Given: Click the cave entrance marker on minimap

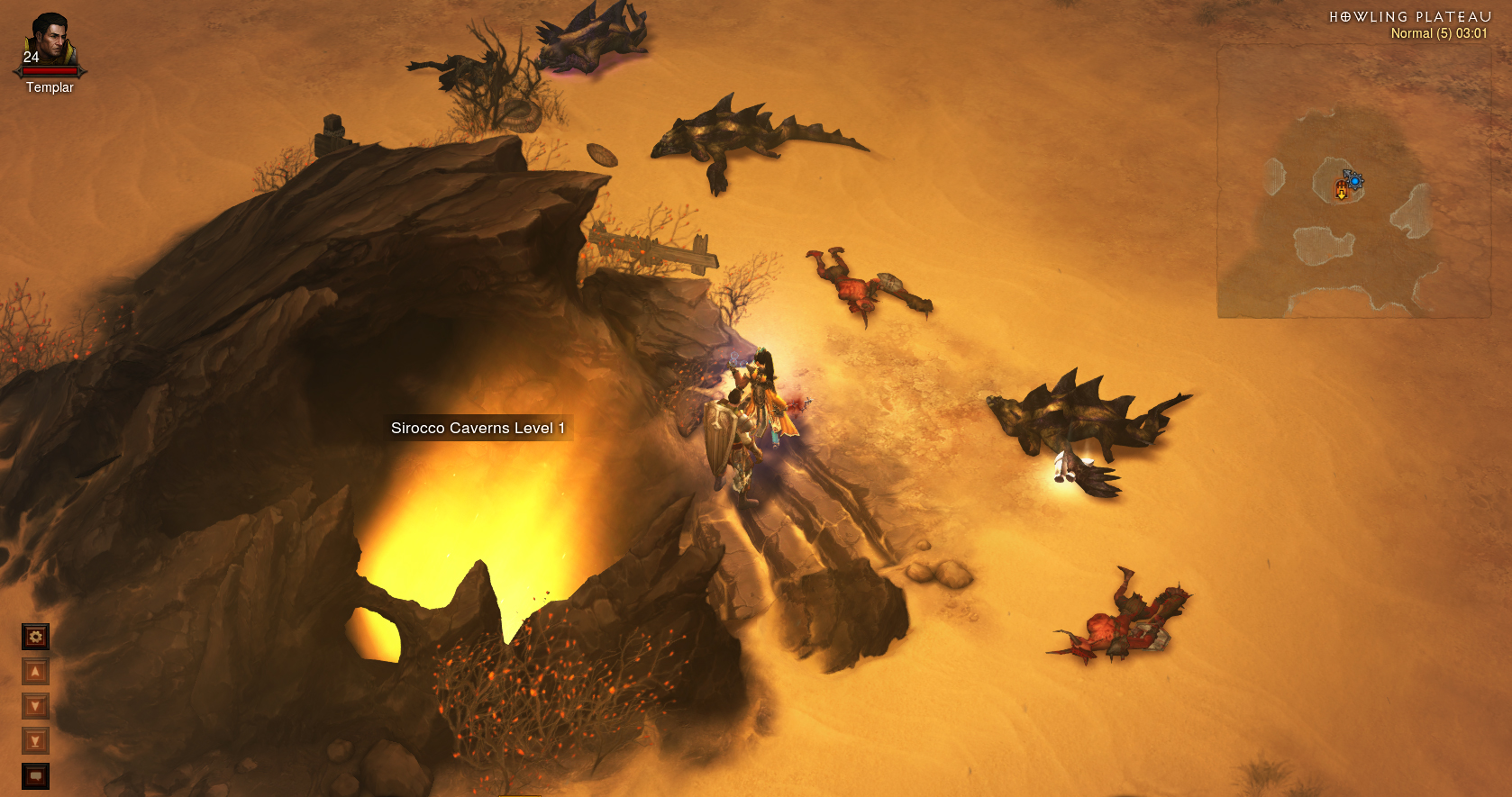Looking at the screenshot, I should coord(1341,190).
